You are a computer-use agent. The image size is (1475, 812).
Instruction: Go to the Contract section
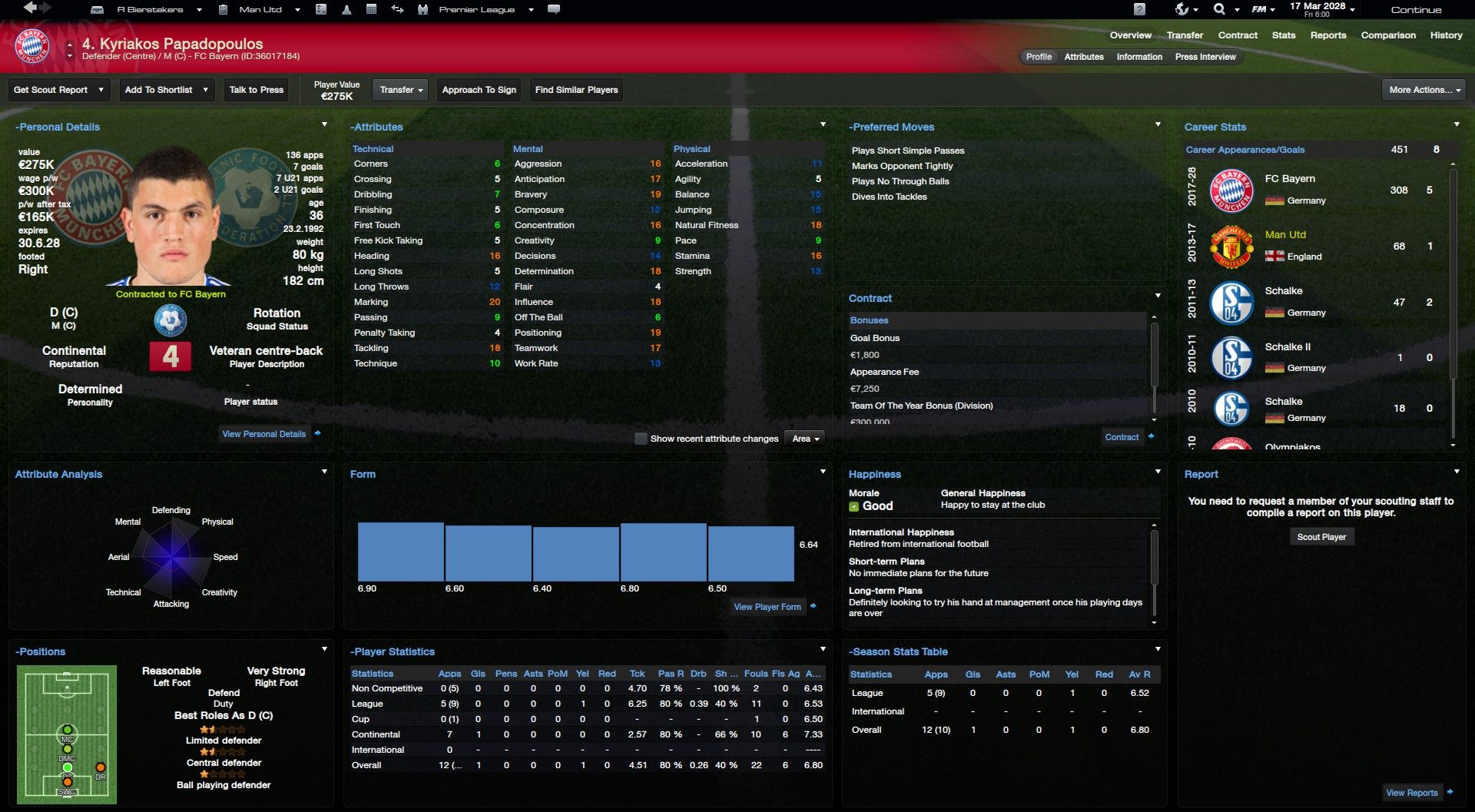(x=1237, y=35)
